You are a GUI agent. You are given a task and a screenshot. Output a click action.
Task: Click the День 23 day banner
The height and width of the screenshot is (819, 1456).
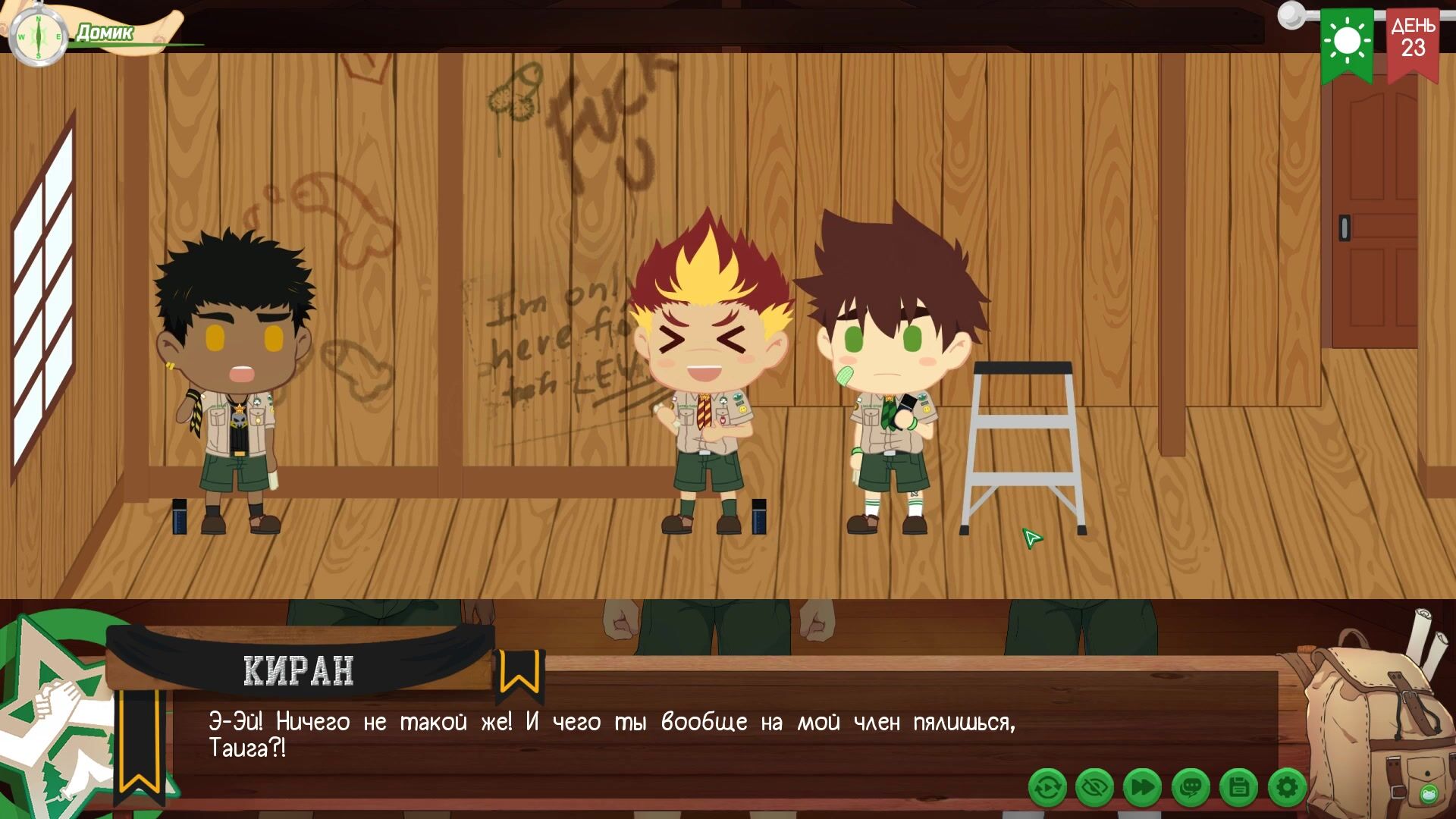[x=1412, y=42]
